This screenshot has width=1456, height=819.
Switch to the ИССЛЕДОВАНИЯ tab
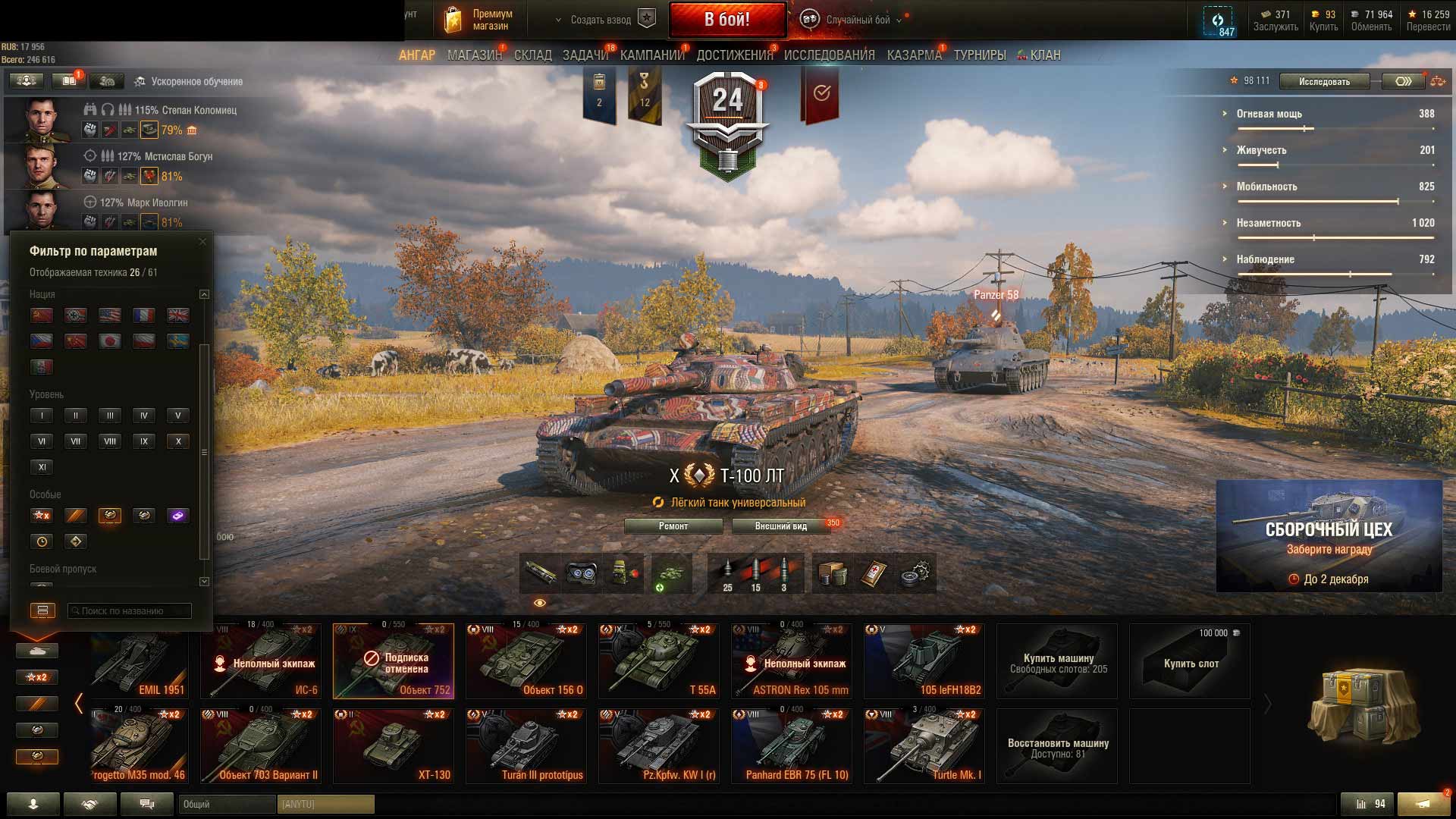pyautogui.click(x=829, y=55)
